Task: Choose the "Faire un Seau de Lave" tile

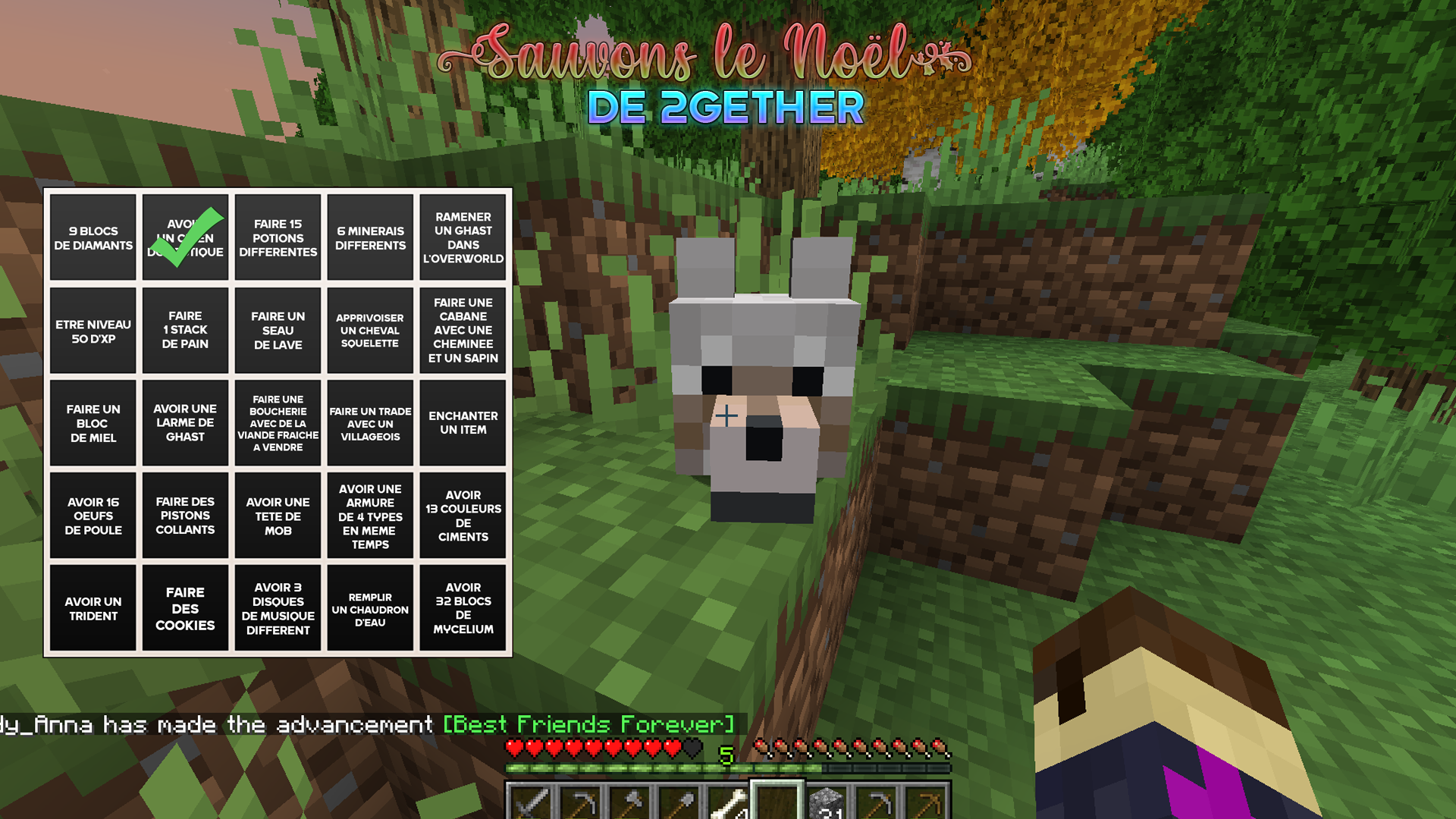Action: pyautogui.click(x=278, y=331)
